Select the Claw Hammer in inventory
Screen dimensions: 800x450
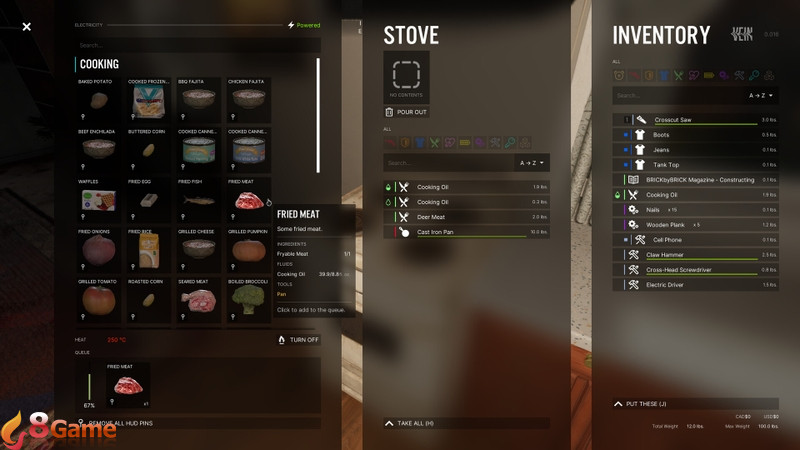[665, 255]
